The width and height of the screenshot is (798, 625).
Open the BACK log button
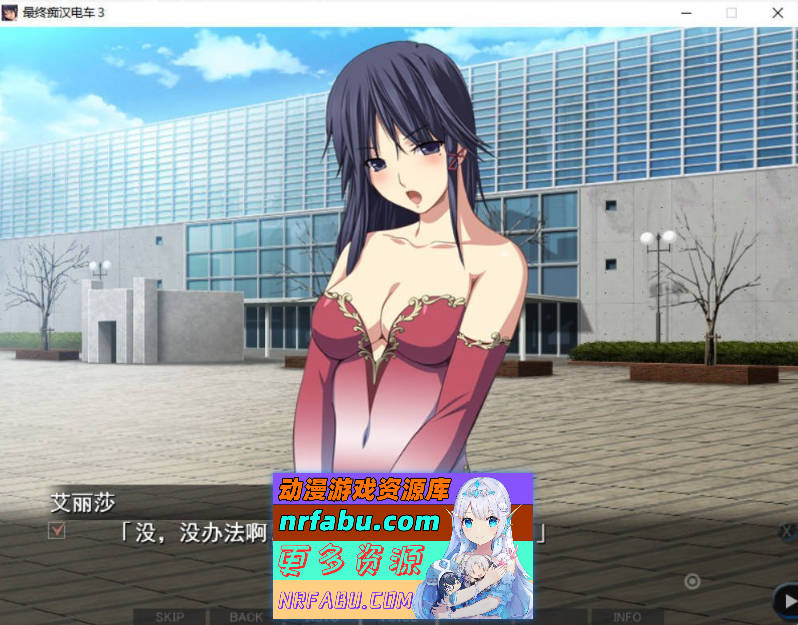(x=246, y=616)
